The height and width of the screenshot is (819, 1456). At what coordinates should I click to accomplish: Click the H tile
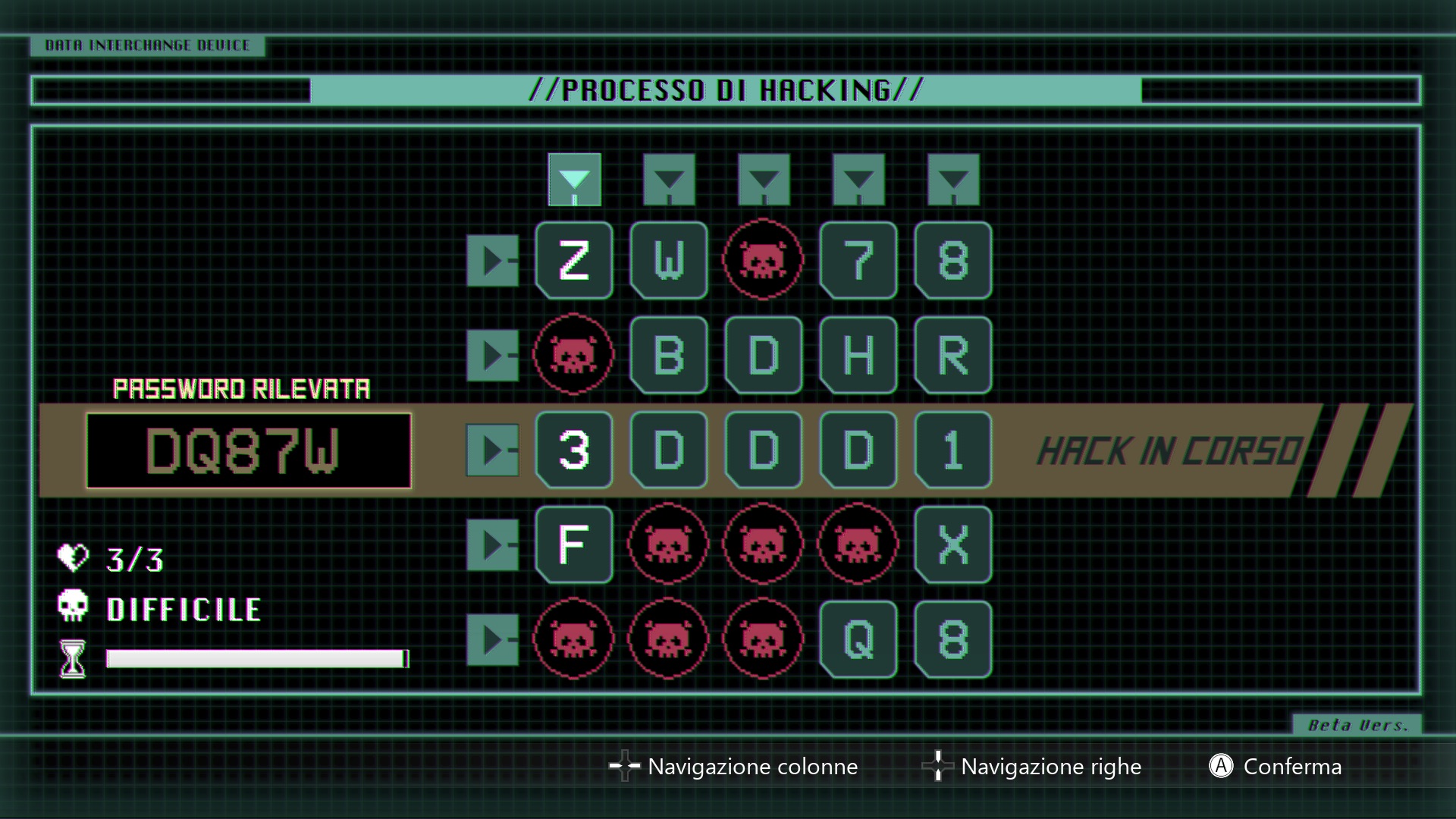(858, 355)
